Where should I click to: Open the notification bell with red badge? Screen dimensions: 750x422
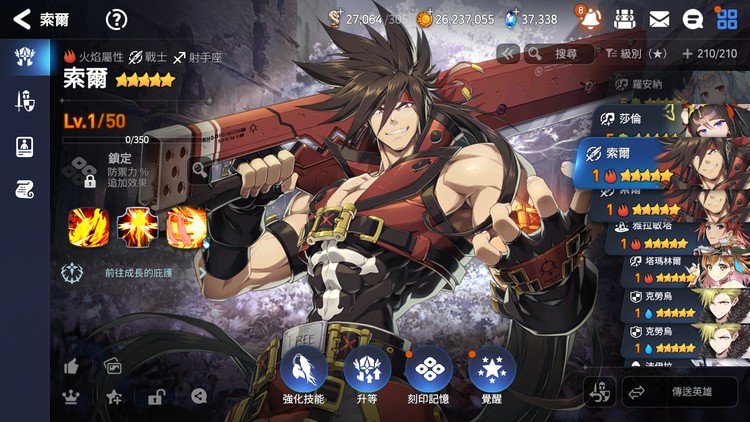[x=590, y=19]
